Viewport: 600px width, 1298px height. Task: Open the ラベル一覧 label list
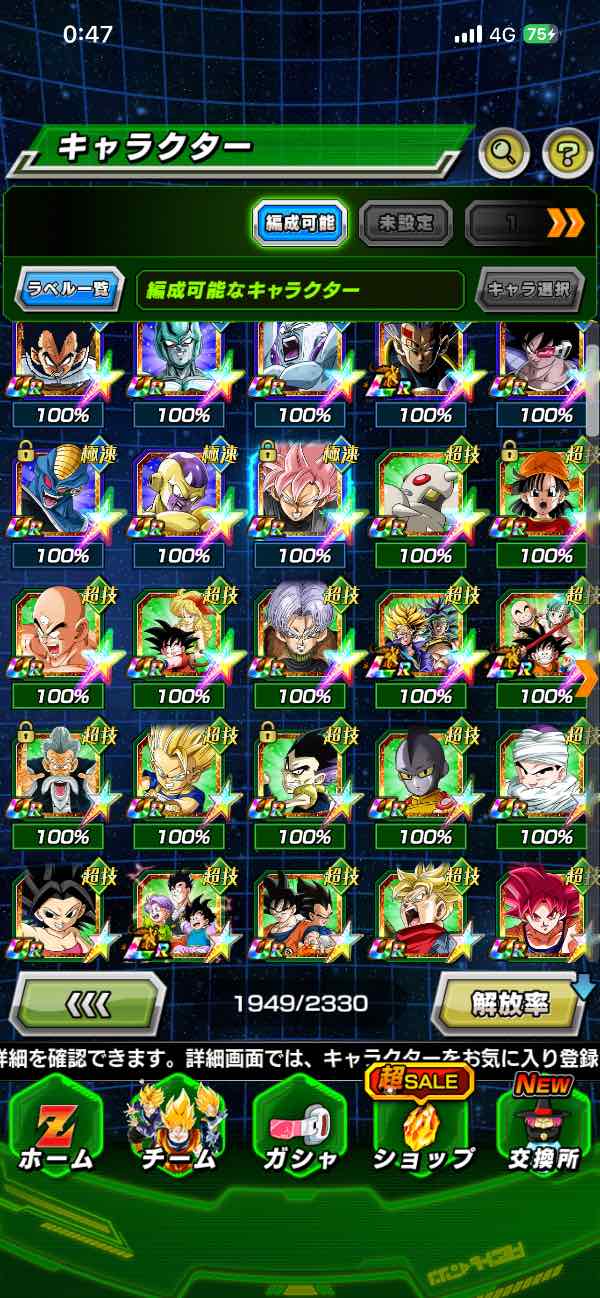[69, 290]
